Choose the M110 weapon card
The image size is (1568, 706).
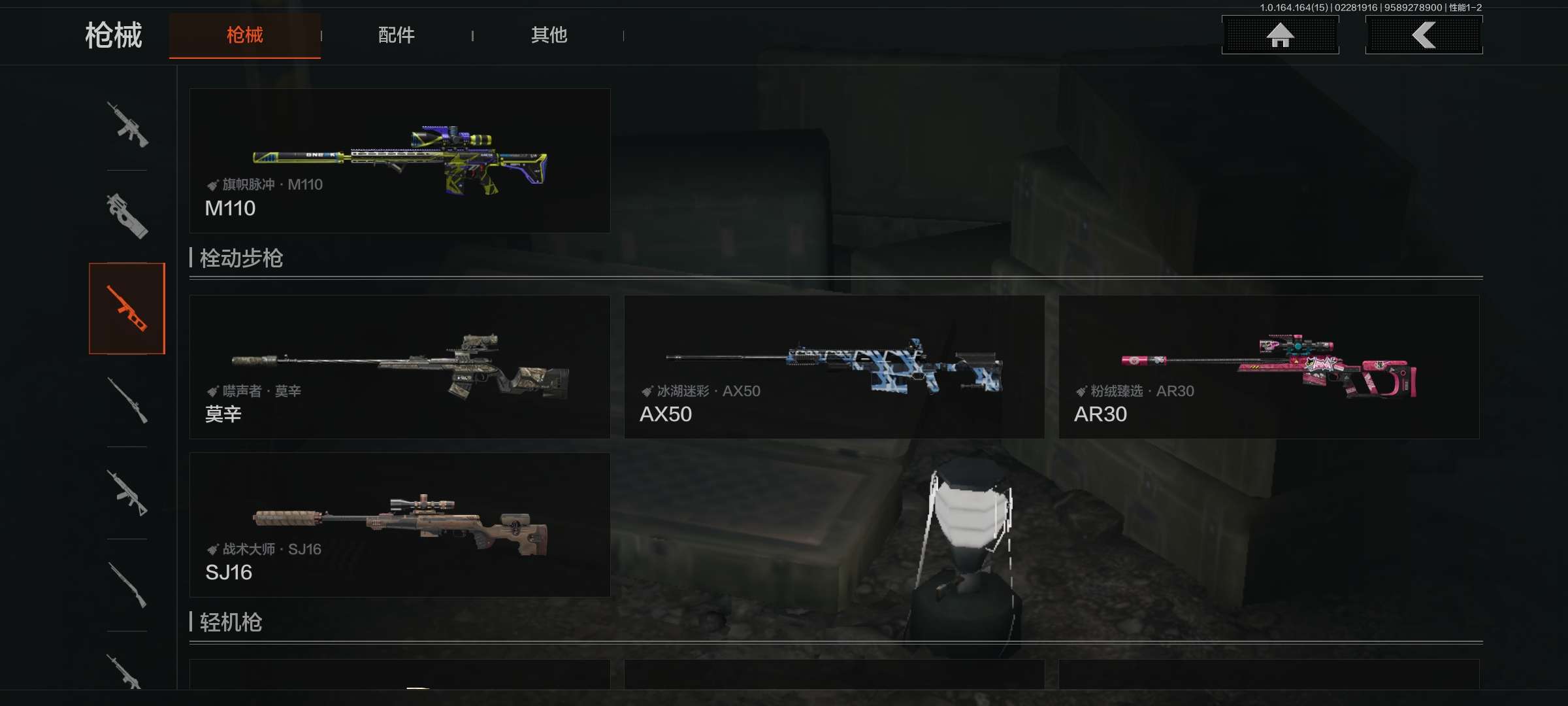point(399,161)
